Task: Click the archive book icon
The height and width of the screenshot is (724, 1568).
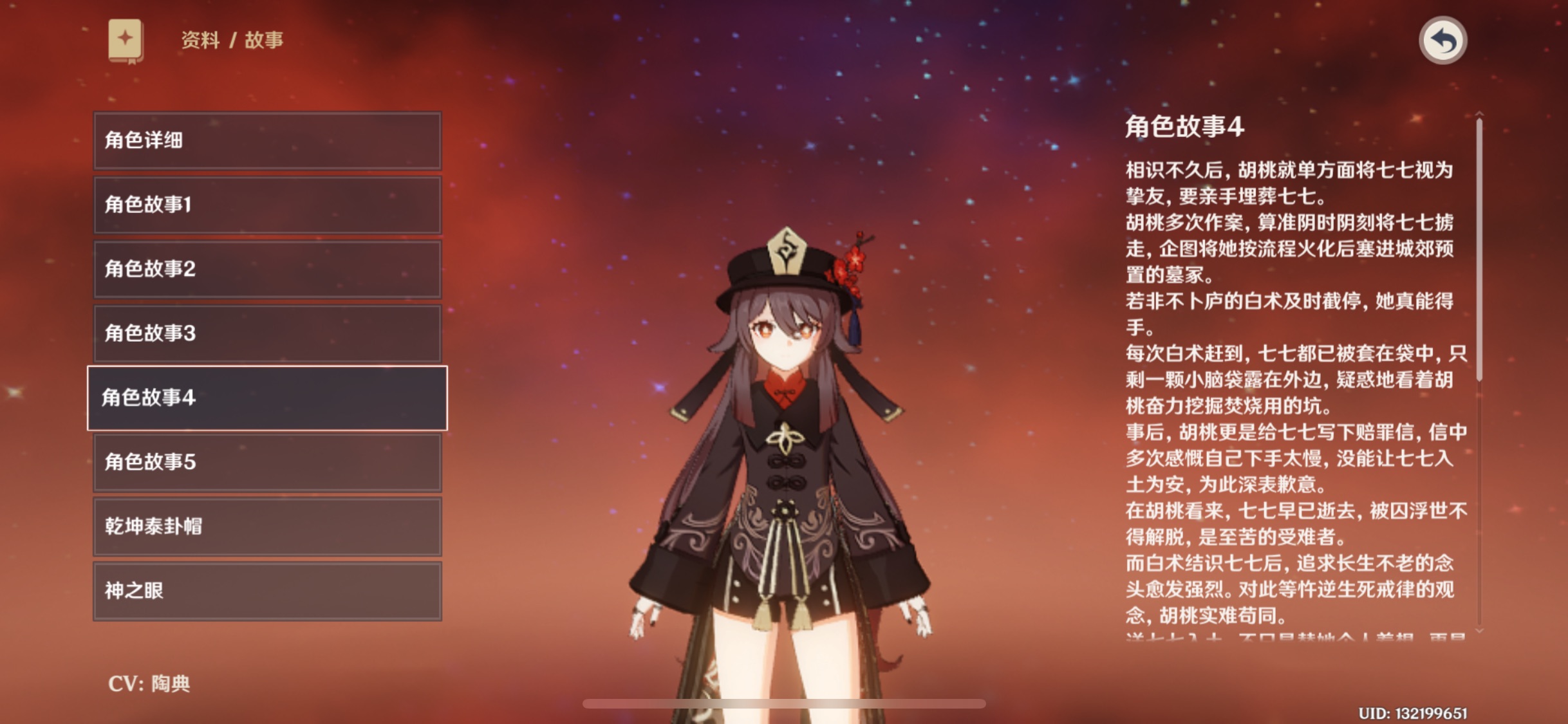Action: click(x=126, y=41)
